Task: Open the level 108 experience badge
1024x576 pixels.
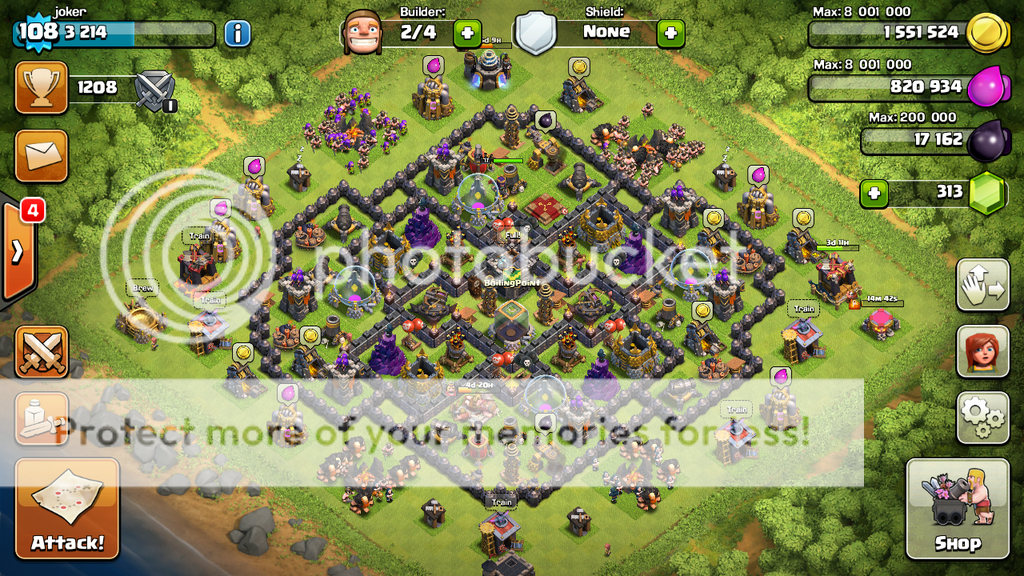Action: click(38, 31)
